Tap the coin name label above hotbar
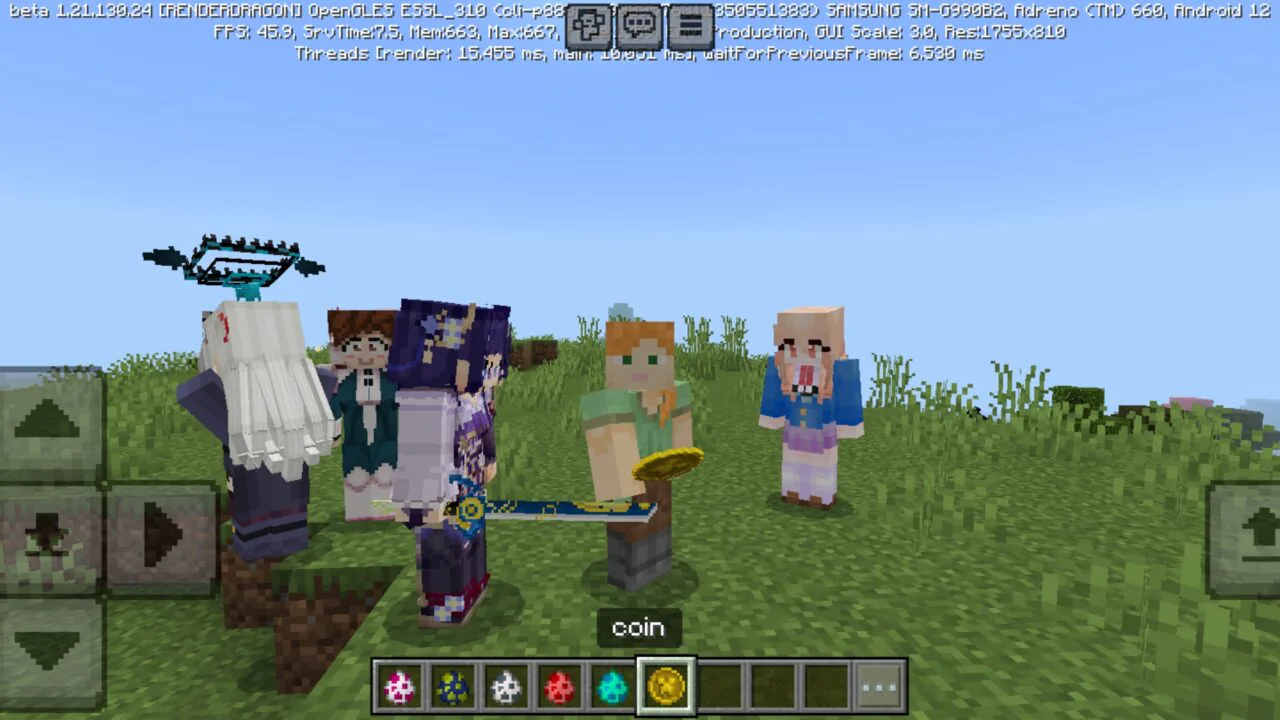The width and height of the screenshot is (1280, 720). (638, 627)
